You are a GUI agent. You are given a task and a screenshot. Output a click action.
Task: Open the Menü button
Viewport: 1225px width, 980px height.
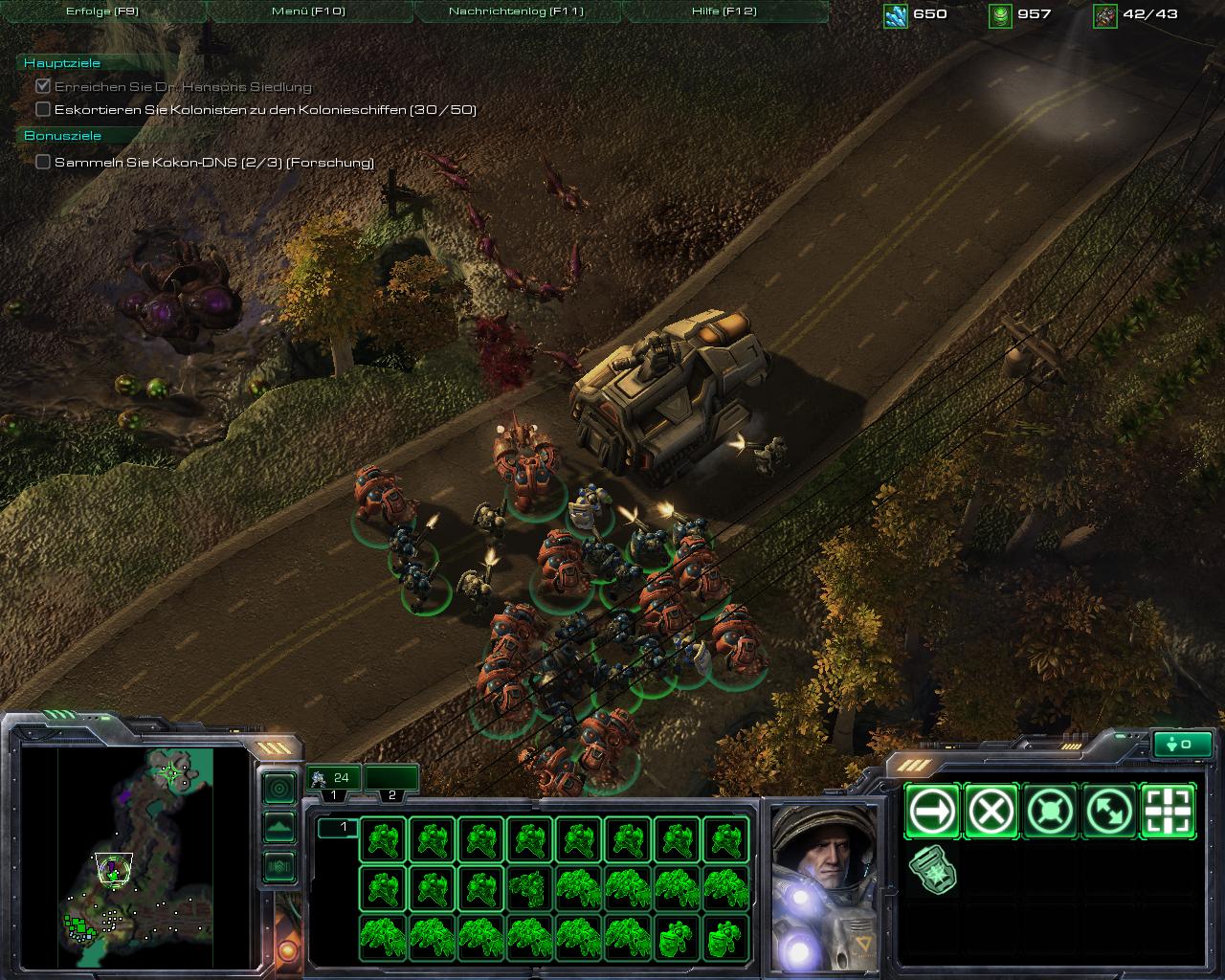pyautogui.click(x=308, y=11)
